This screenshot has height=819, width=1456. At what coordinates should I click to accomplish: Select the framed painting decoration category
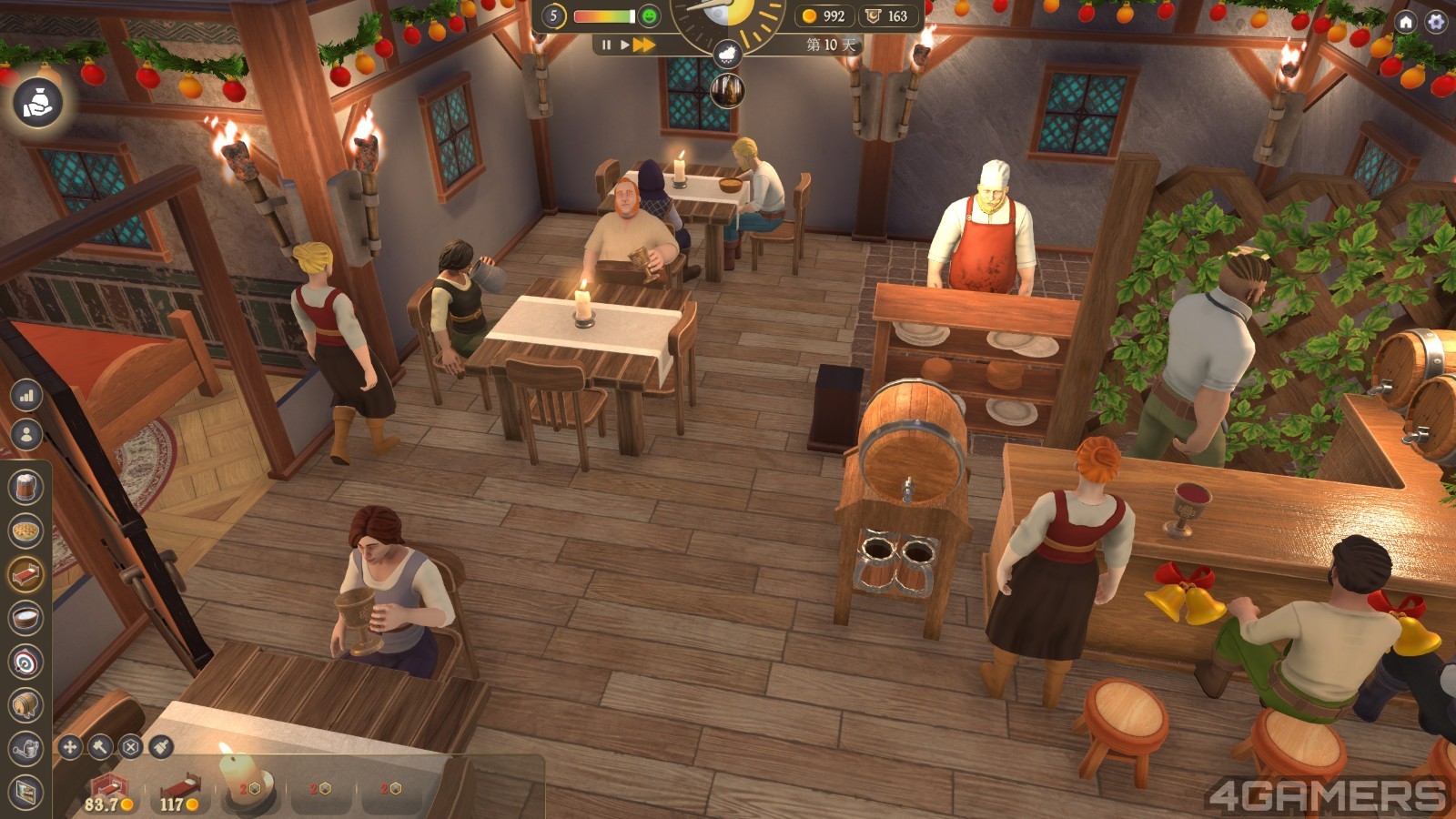click(x=26, y=792)
